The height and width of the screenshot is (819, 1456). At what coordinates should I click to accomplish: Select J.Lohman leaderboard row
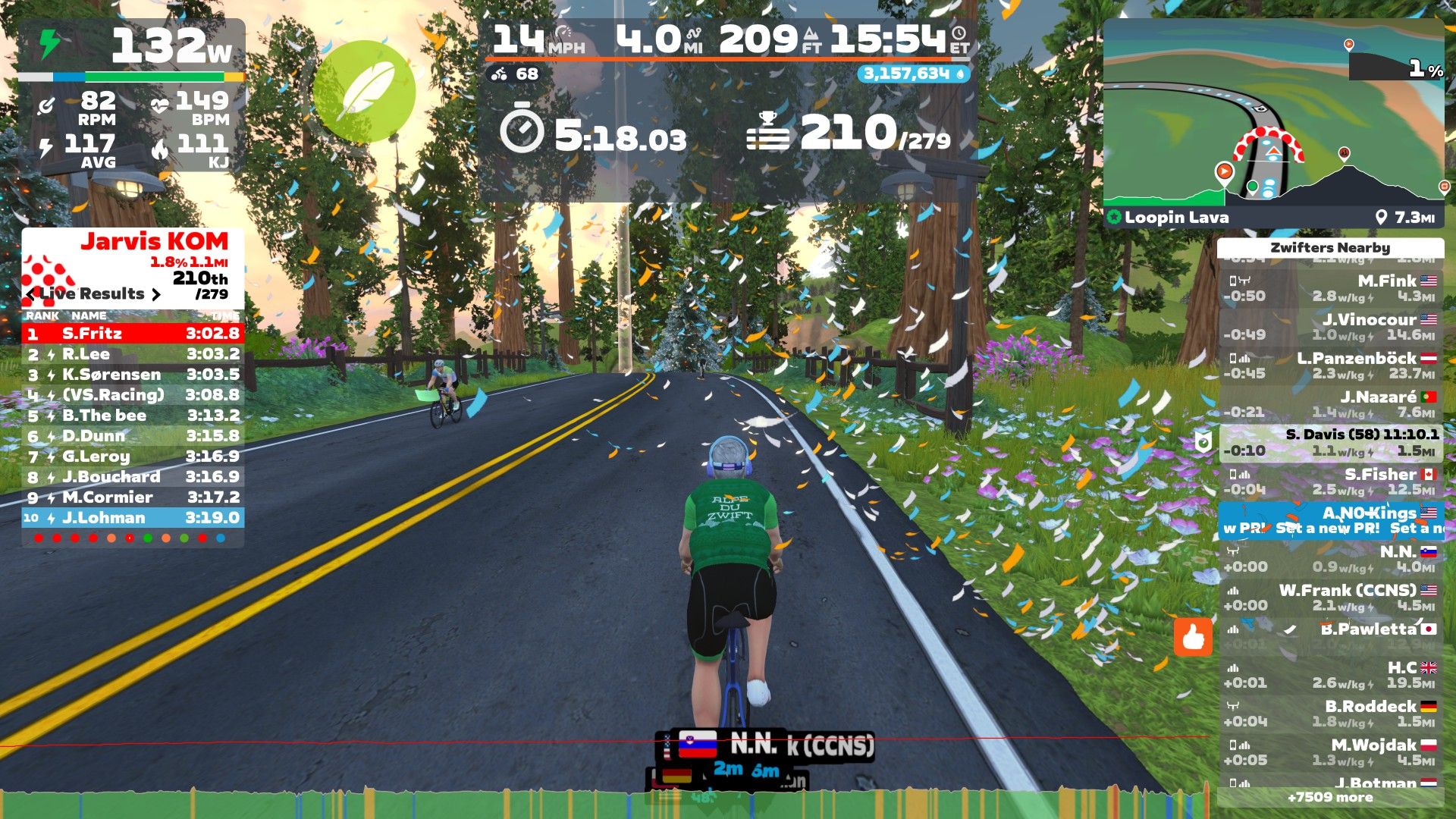133,518
